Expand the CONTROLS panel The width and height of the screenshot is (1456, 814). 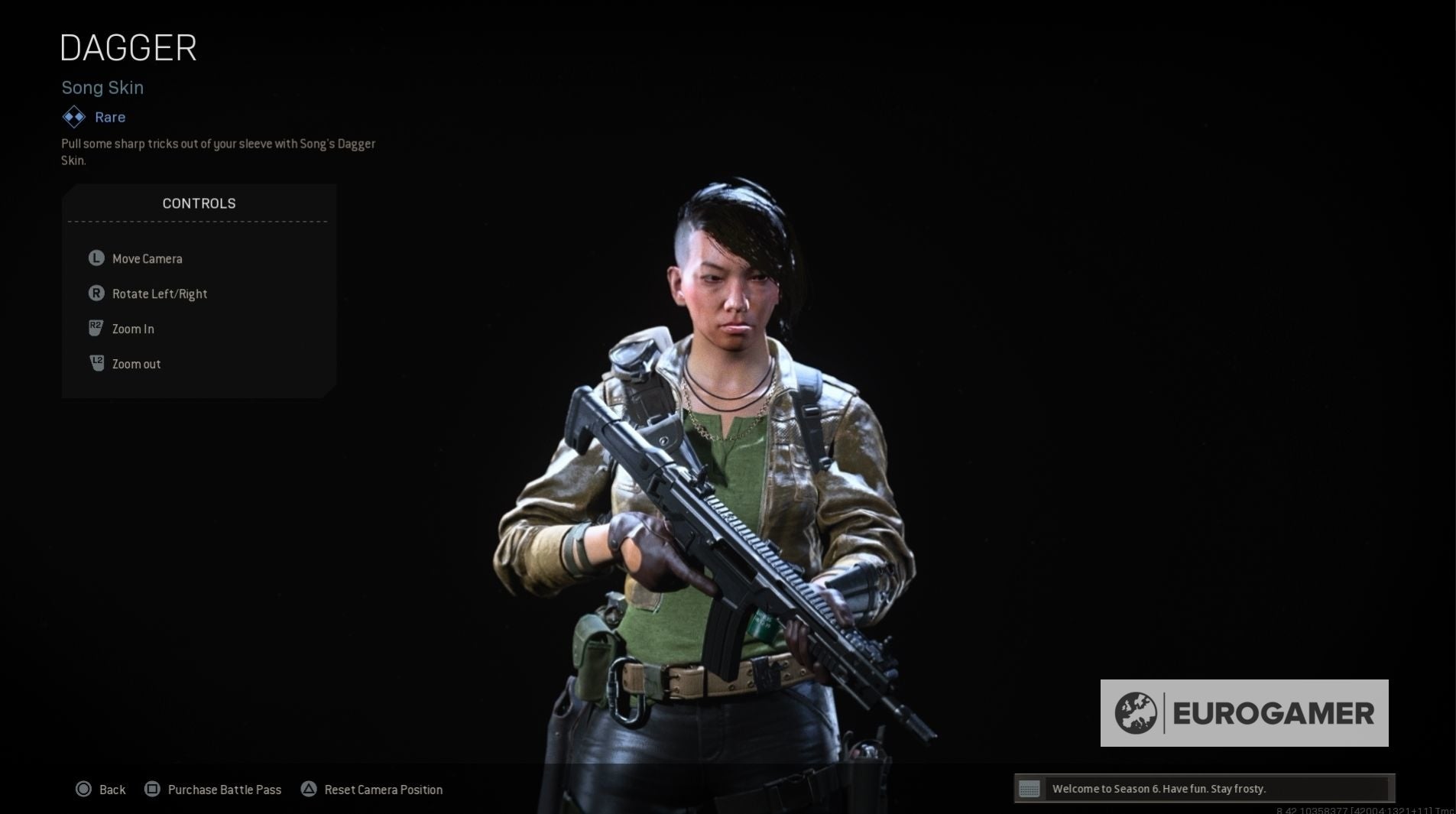pyautogui.click(x=198, y=203)
